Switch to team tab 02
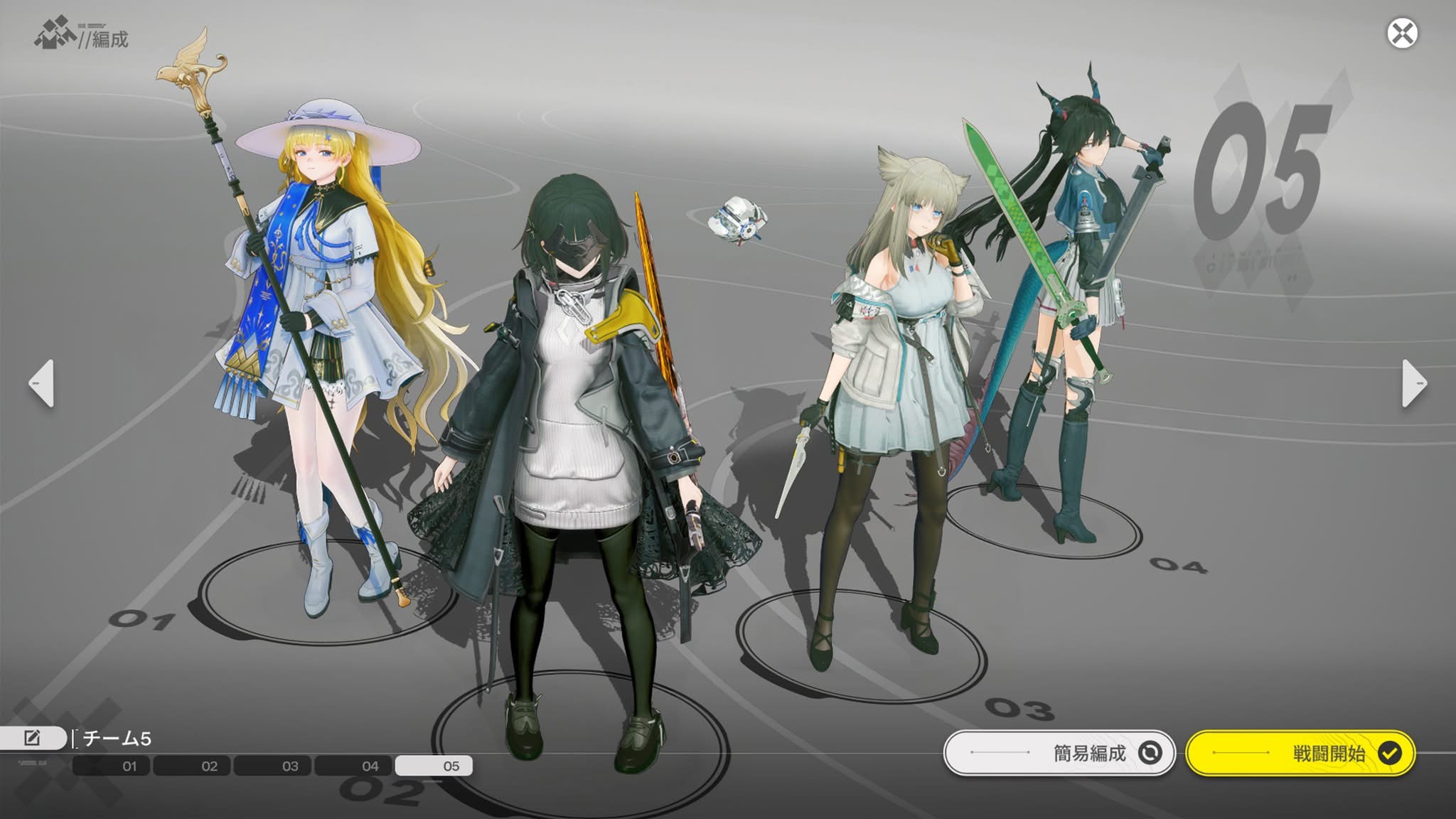Image resolution: width=1456 pixels, height=819 pixels. [191, 766]
